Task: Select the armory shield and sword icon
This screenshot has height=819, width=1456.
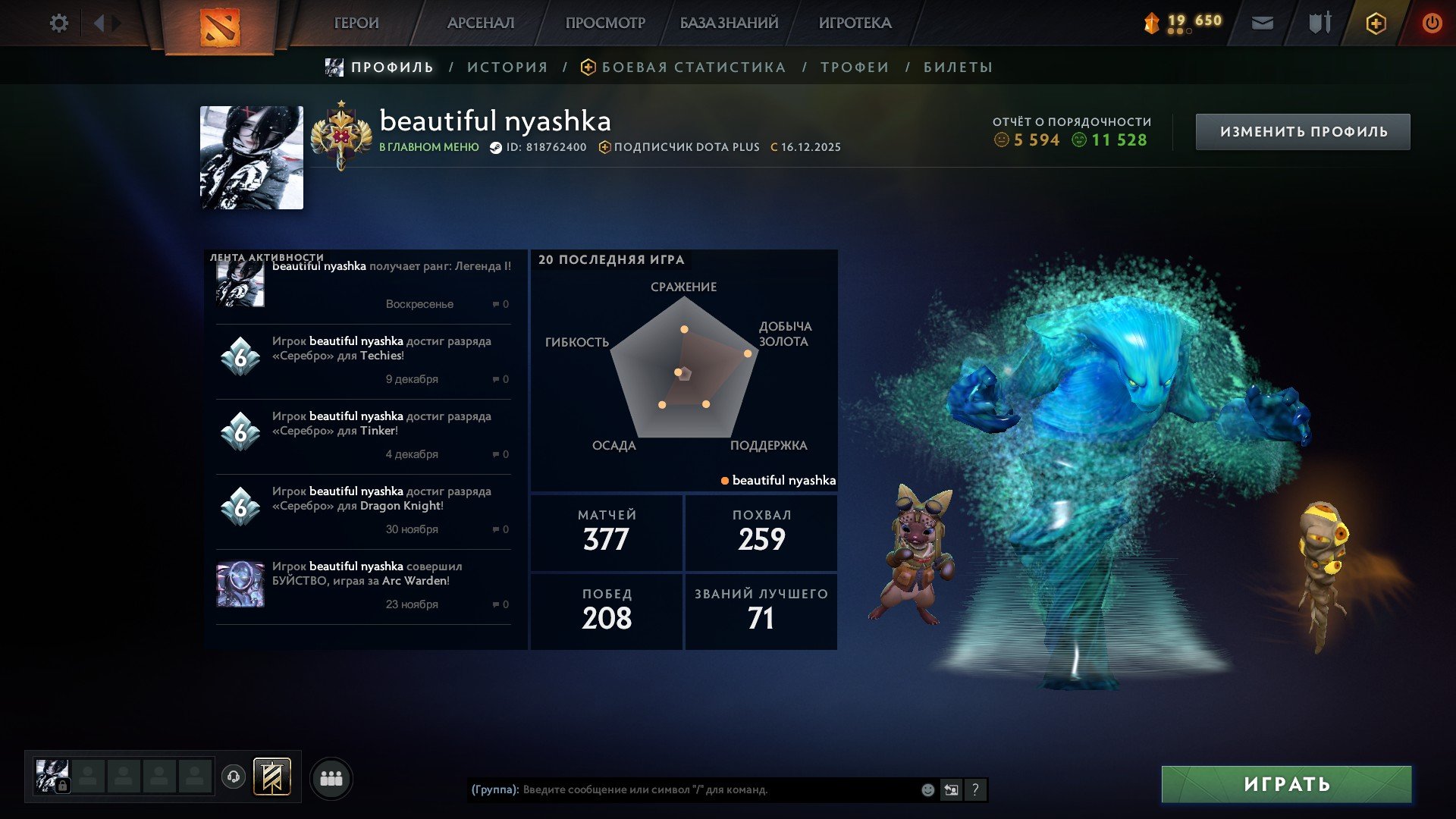Action: click(1319, 23)
